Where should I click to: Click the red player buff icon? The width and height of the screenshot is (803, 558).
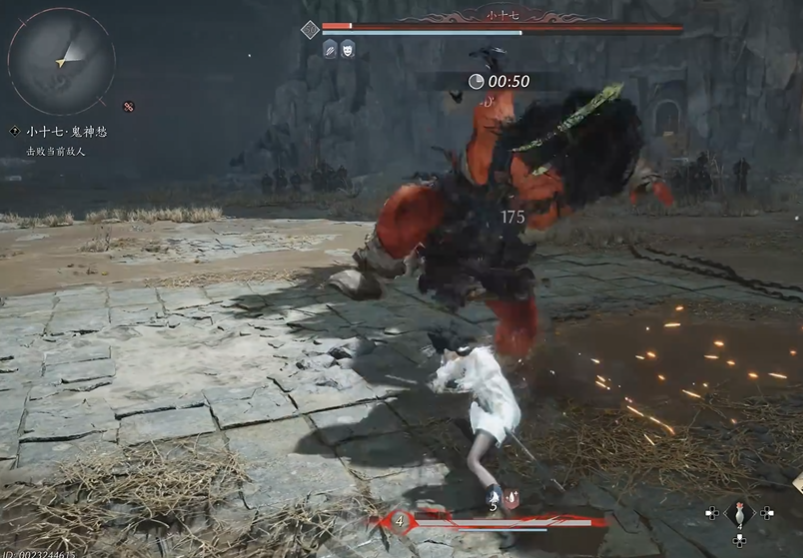513,496
